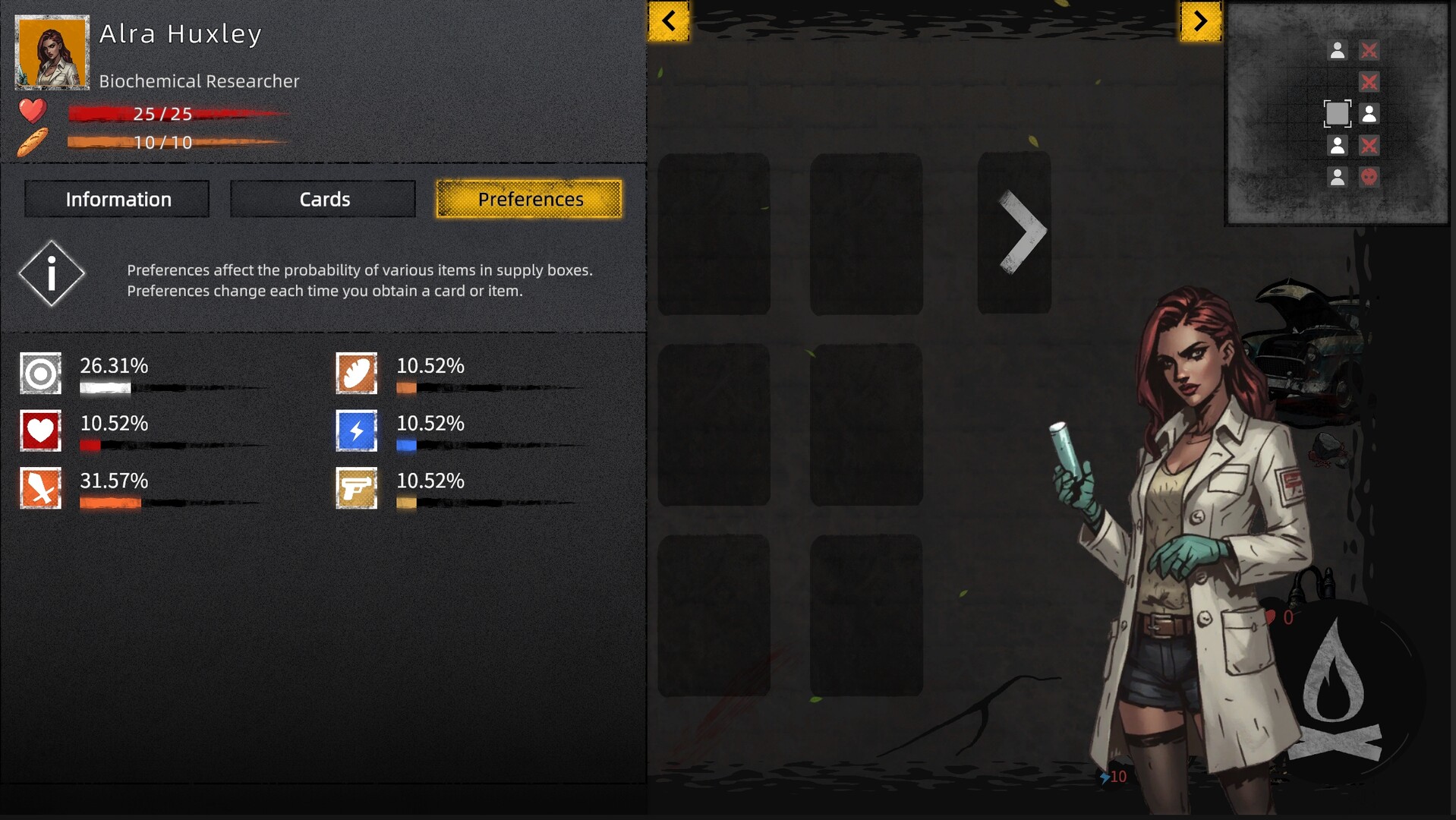
Task: Click the red heart health preference icon
Action: coord(39,430)
